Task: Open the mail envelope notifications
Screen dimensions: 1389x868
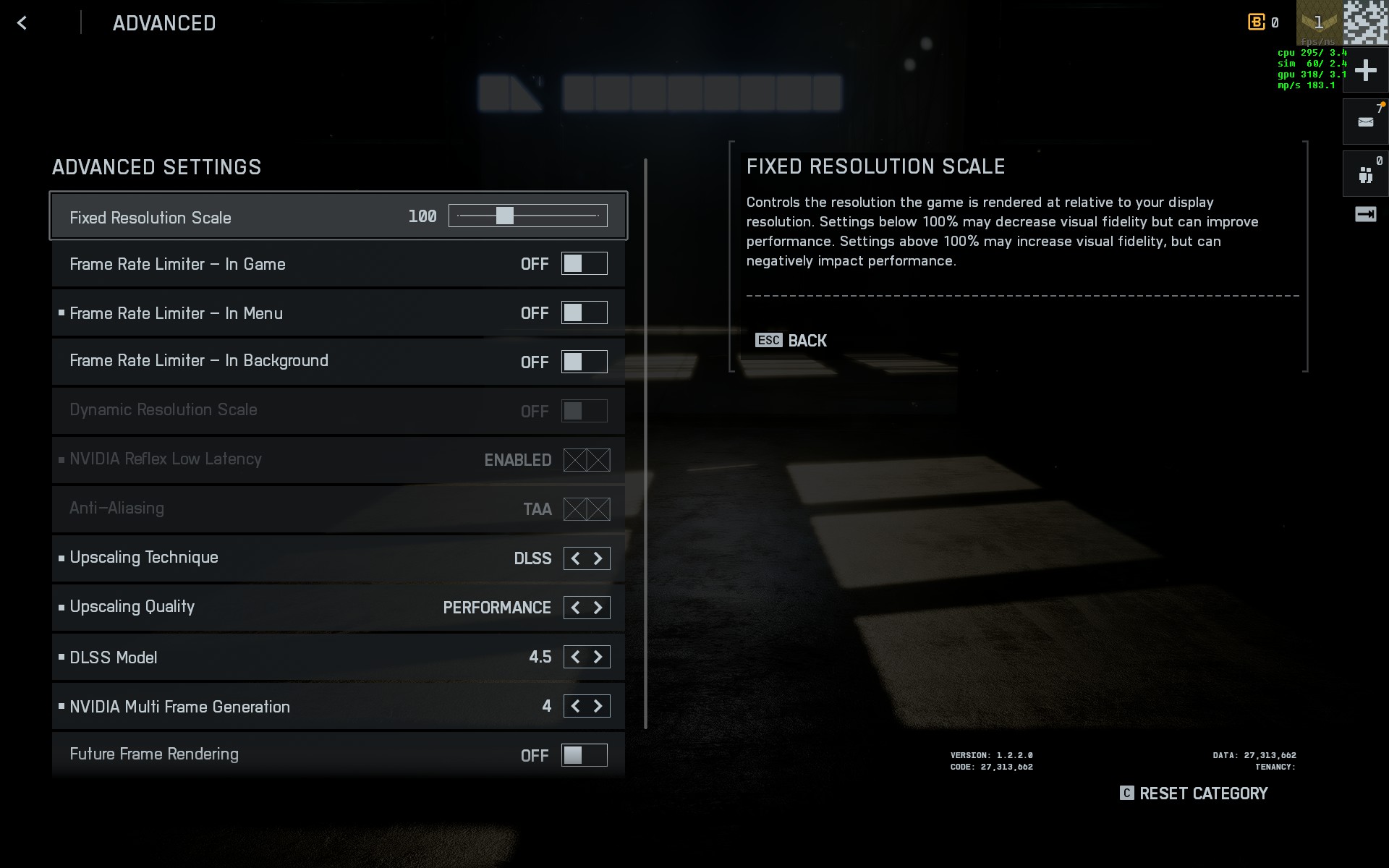Action: [1365, 122]
